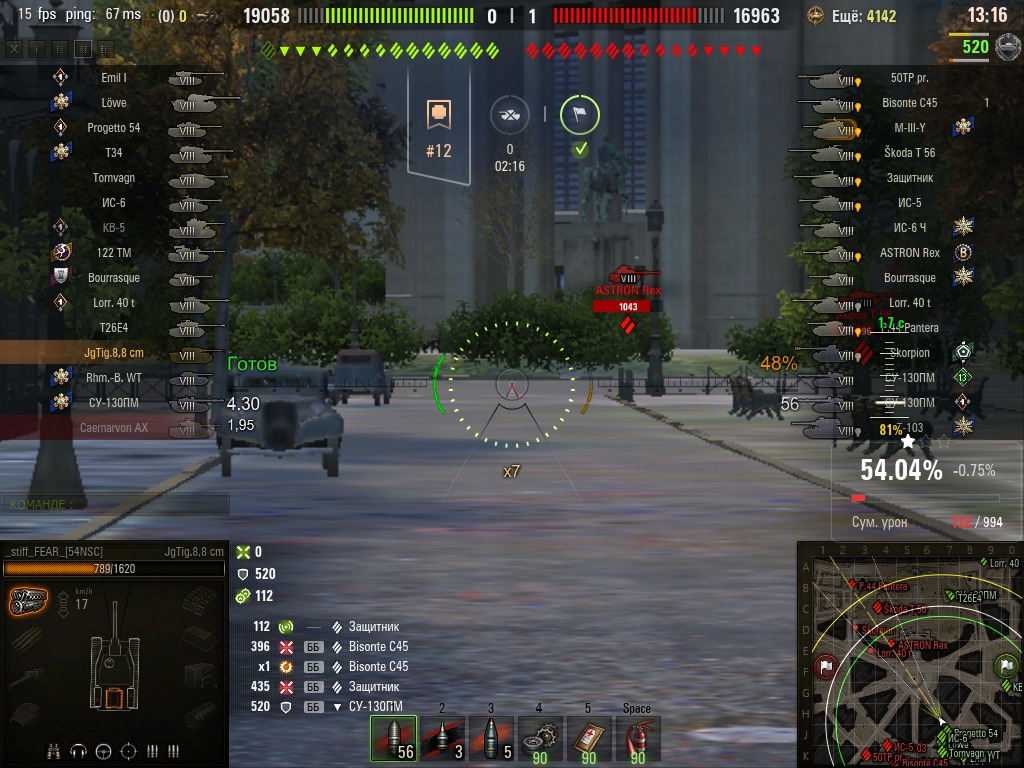Activate the fire extinguisher consumable
Screen dimensions: 1024x768
click(637, 738)
